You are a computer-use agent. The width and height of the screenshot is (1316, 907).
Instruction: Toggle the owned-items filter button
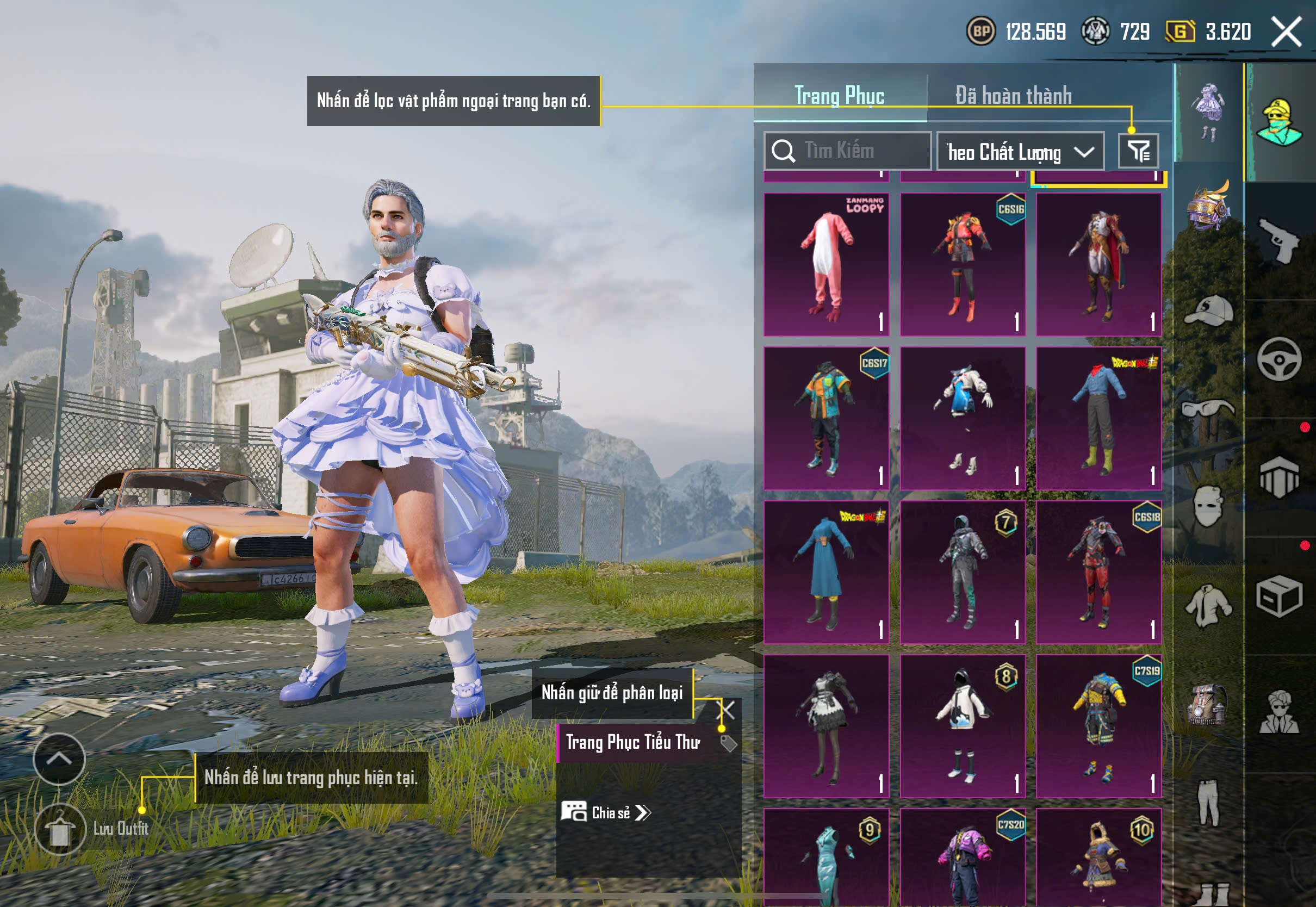[1138, 151]
